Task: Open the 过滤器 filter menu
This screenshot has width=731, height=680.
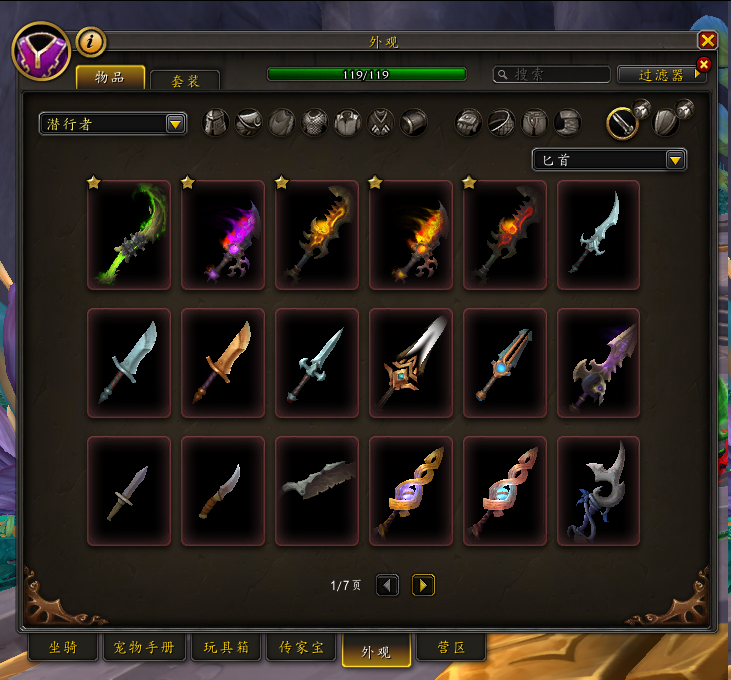Action: point(661,75)
